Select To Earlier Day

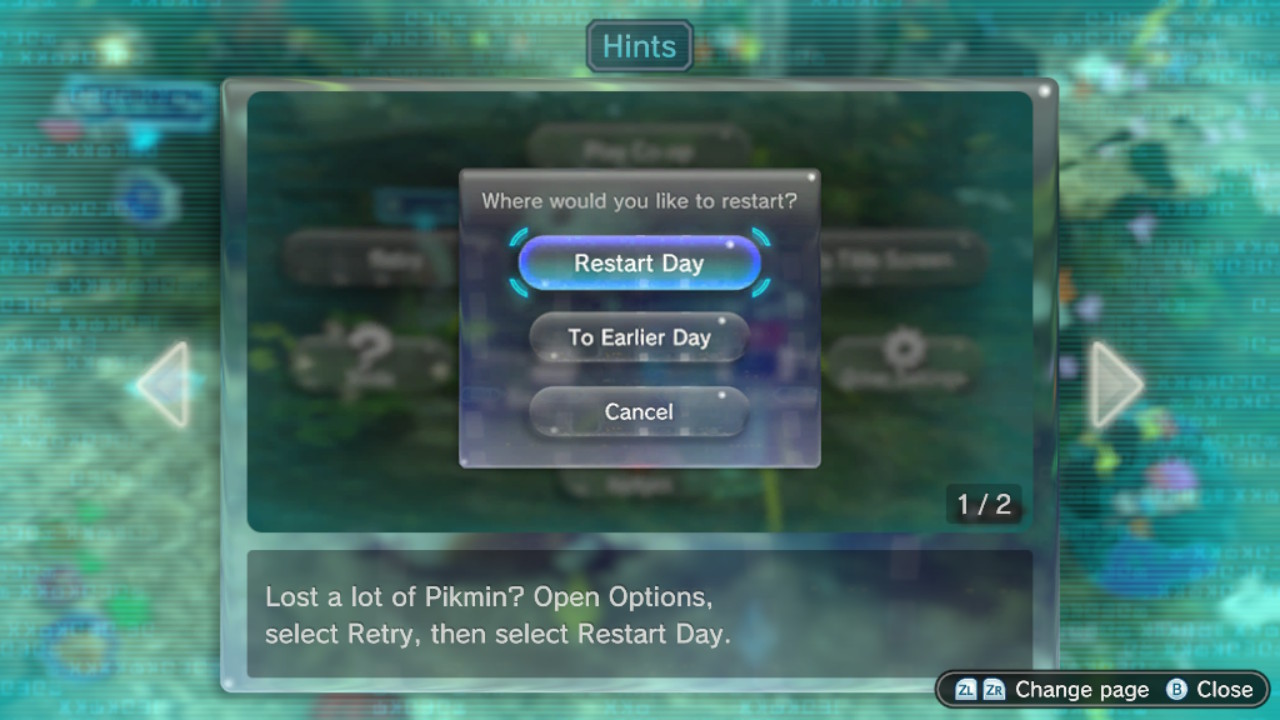click(639, 337)
